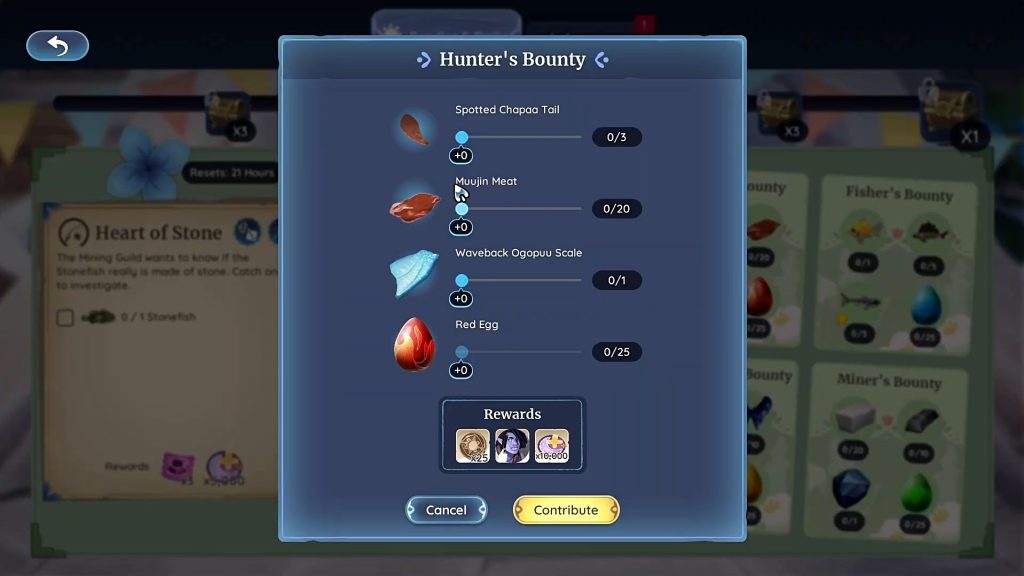The width and height of the screenshot is (1024, 576).
Task: Go back using the return arrow button
Action: (x=57, y=46)
